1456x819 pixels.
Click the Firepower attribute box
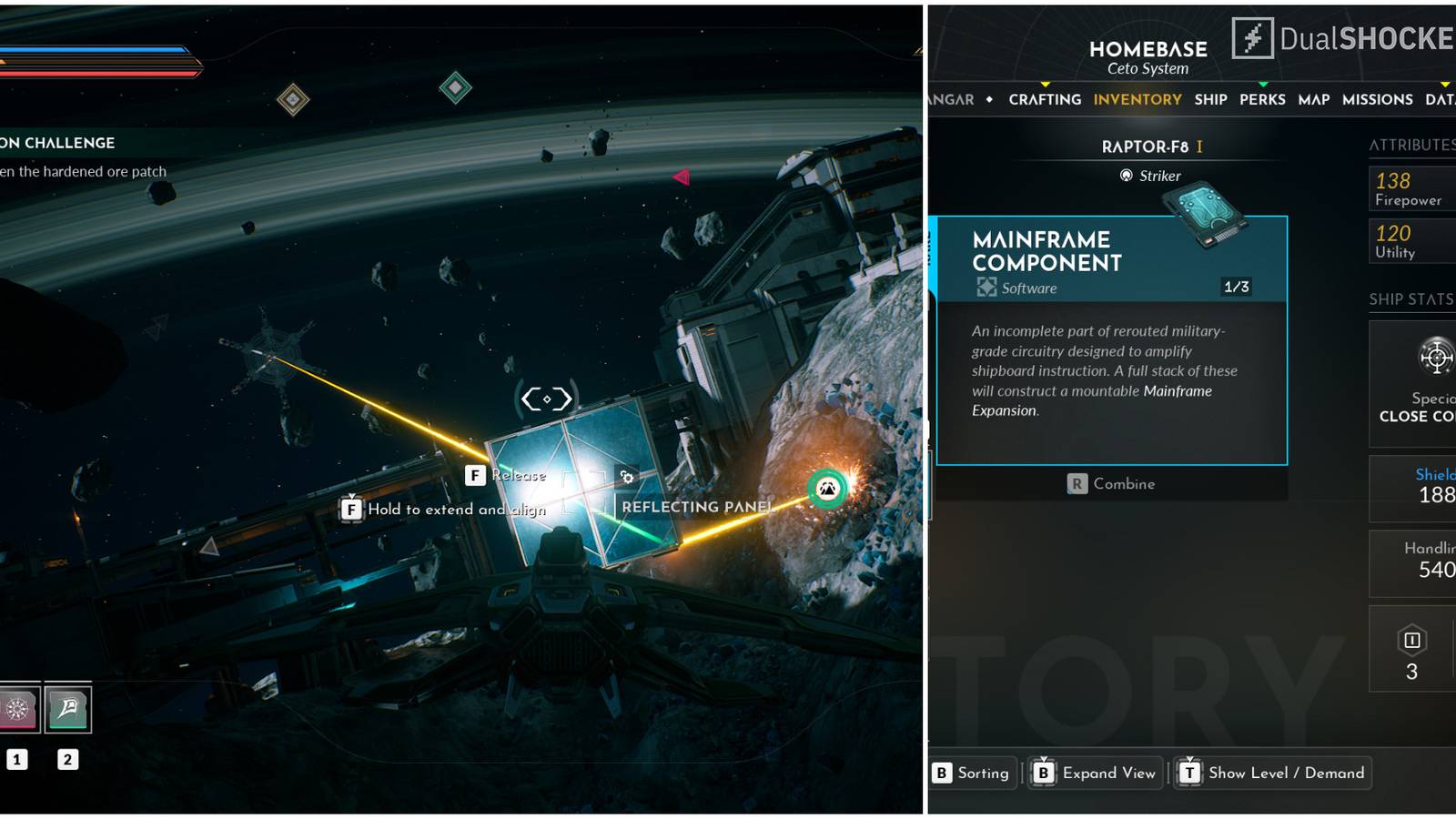coord(1412,188)
